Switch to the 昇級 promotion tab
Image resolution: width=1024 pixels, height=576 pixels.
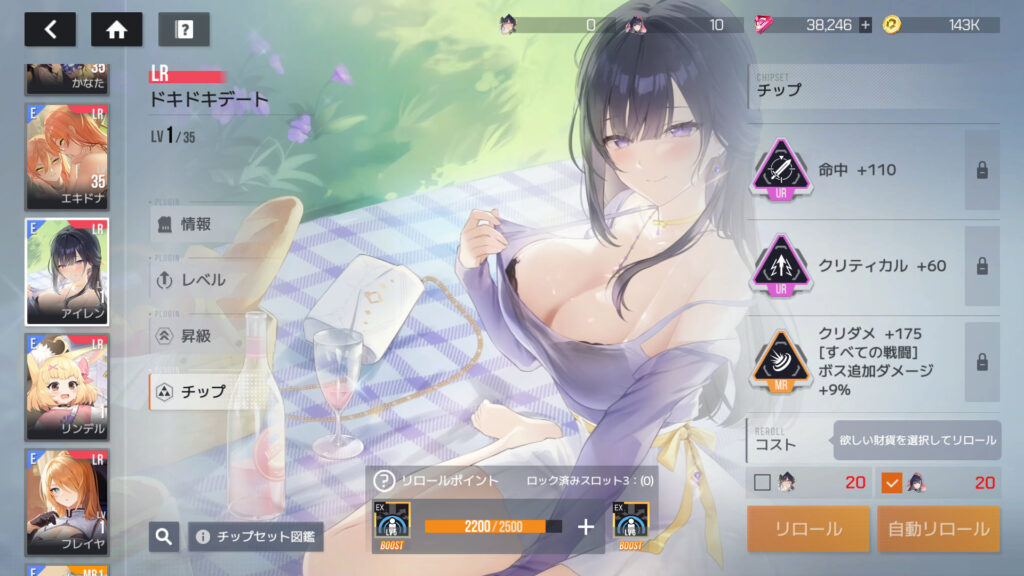coord(196,336)
